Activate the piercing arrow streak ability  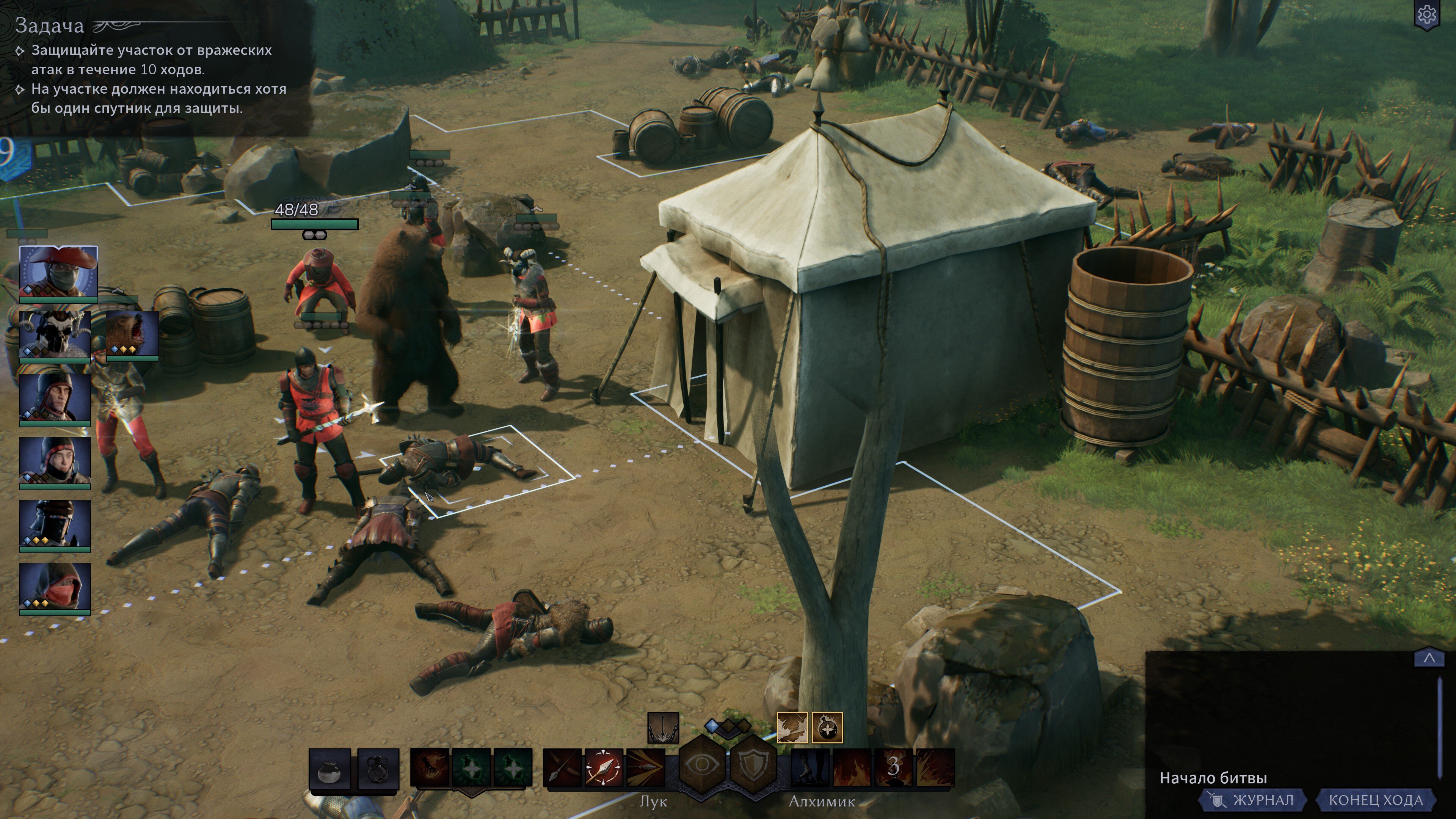coord(645,767)
